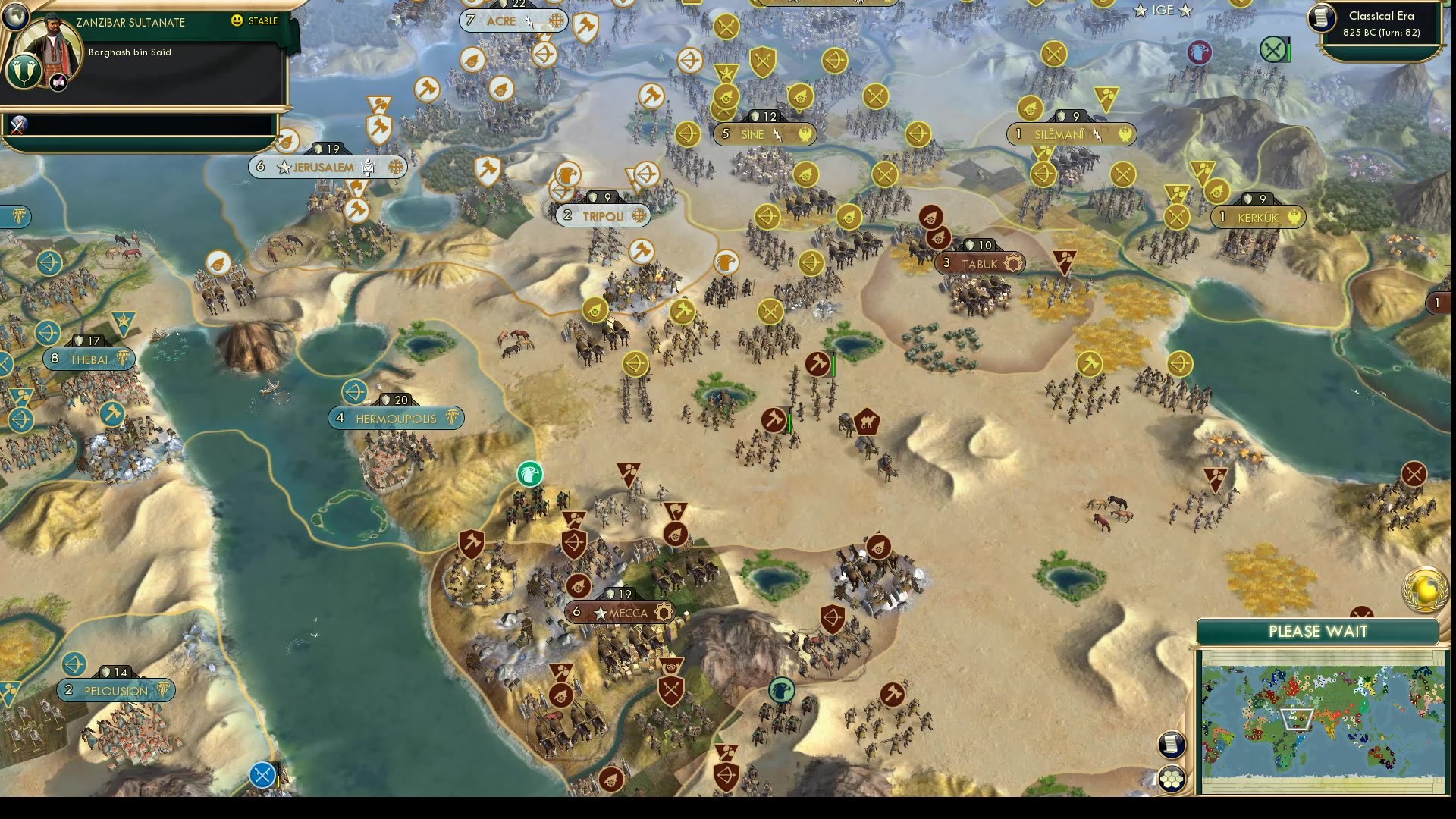Image resolution: width=1456 pixels, height=819 pixels.
Task: Select the green eagle unit flag near Hermoupolis
Action: coord(531,473)
